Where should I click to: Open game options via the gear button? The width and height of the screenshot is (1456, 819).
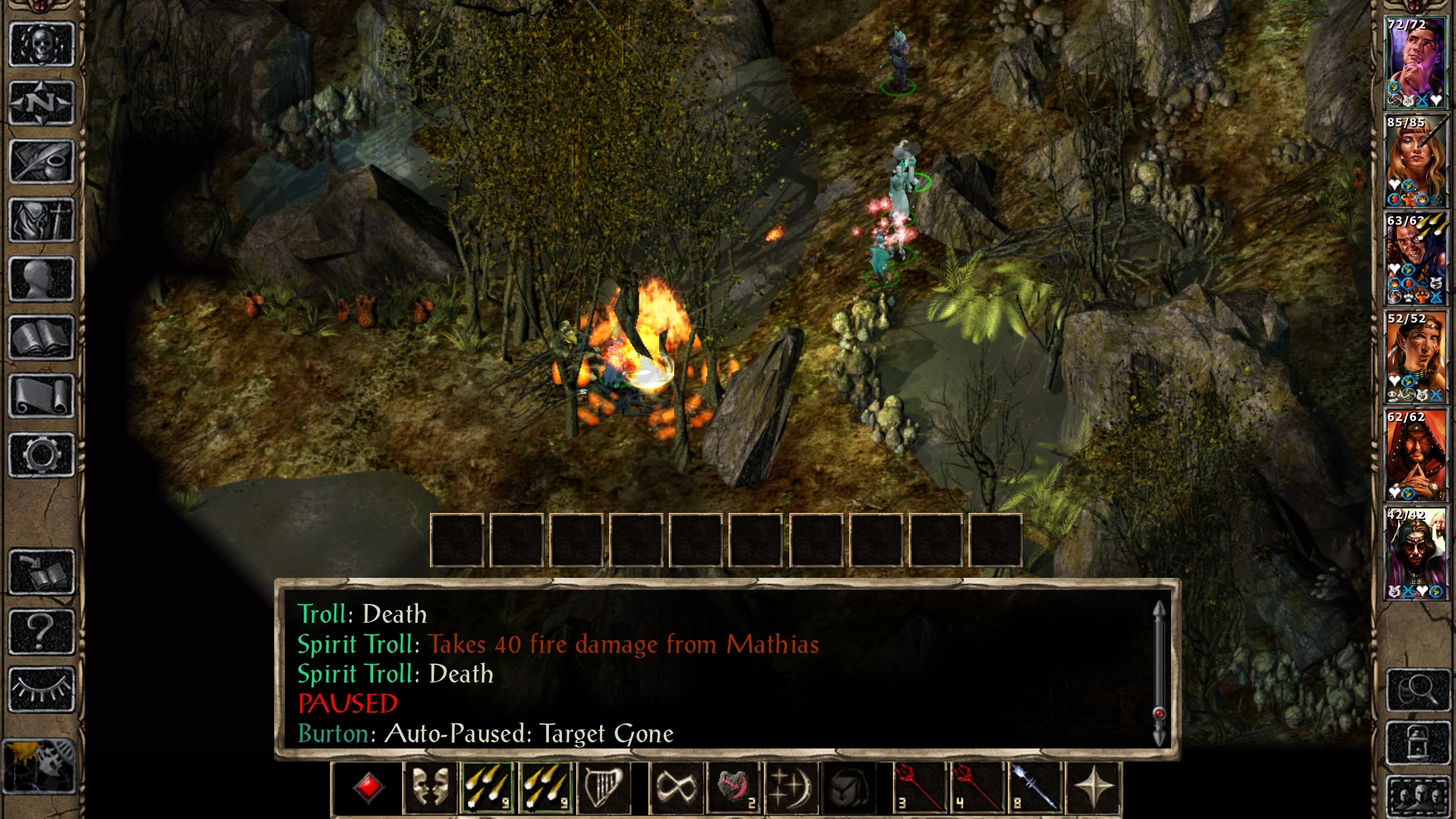tap(42, 455)
